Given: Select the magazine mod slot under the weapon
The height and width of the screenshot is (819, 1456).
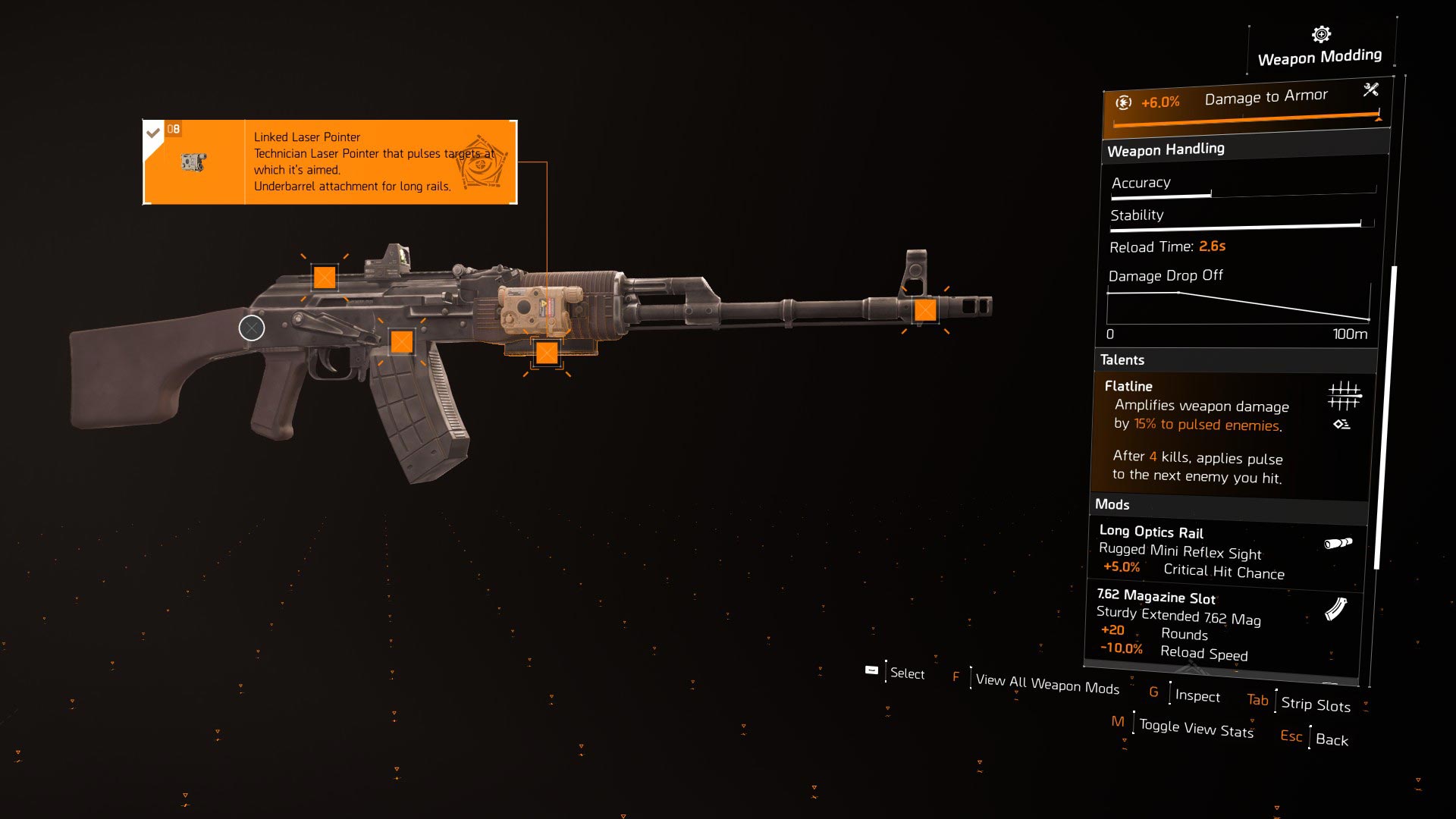Looking at the screenshot, I should [402, 343].
